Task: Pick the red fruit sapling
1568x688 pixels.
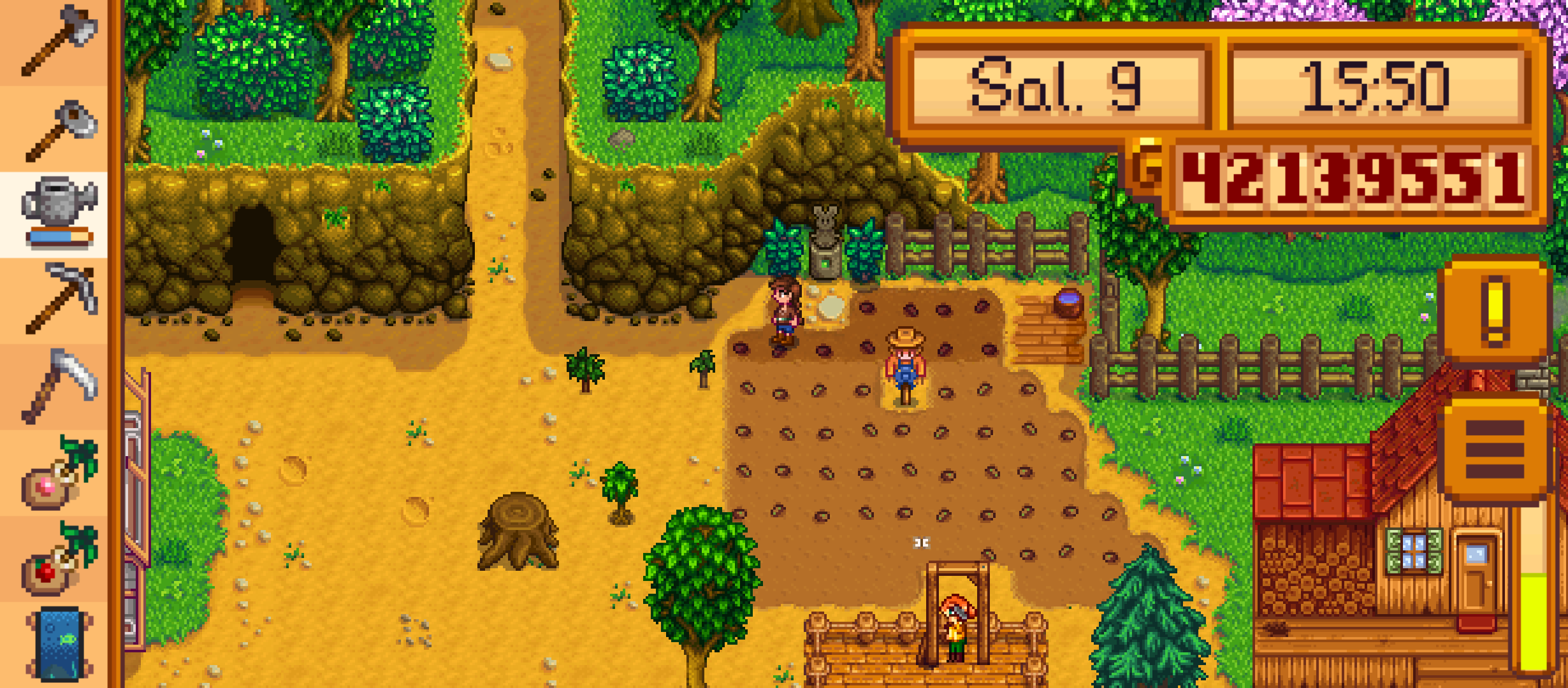Action: 57,559
